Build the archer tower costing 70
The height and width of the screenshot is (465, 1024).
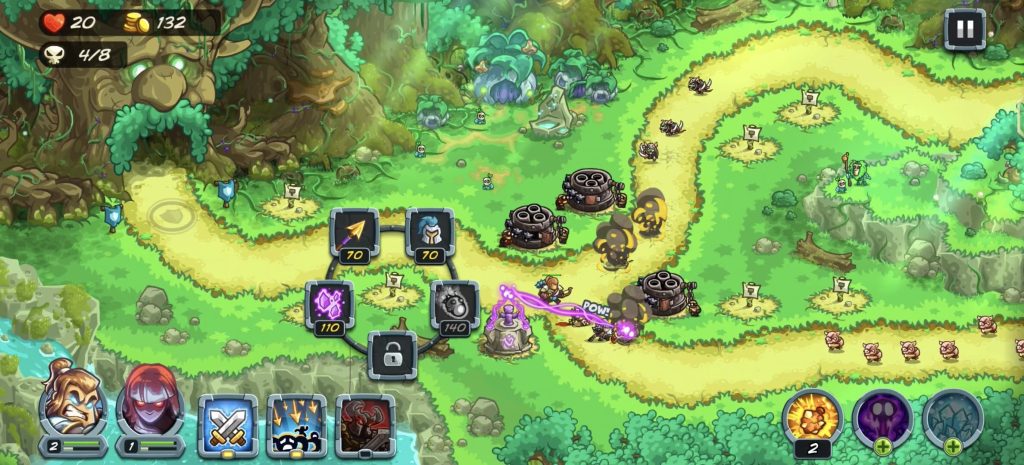pyautogui.click(x=354, y=234)
